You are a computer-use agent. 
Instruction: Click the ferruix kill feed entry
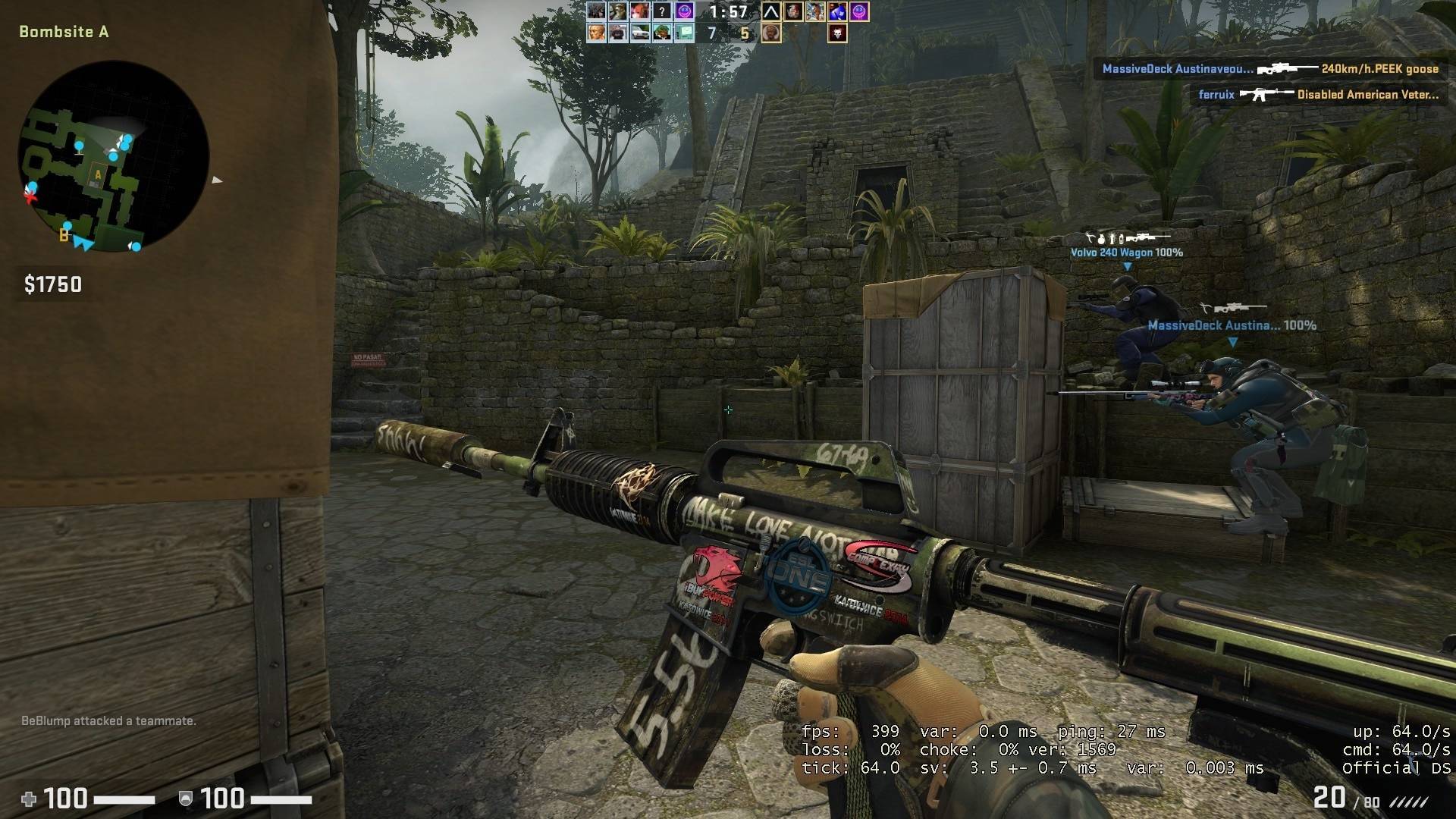[1318, 95]
